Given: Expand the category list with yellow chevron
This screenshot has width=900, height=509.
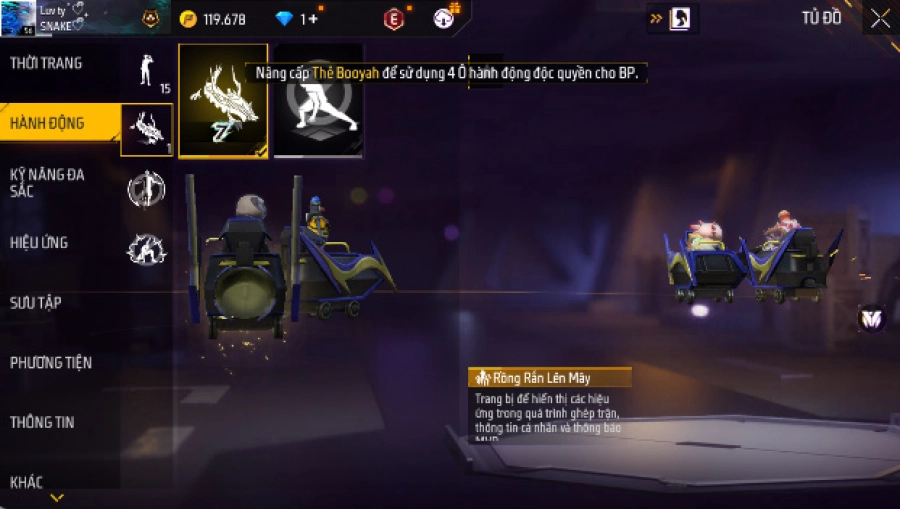Looking at the screenshot, I should coord(57,497).
